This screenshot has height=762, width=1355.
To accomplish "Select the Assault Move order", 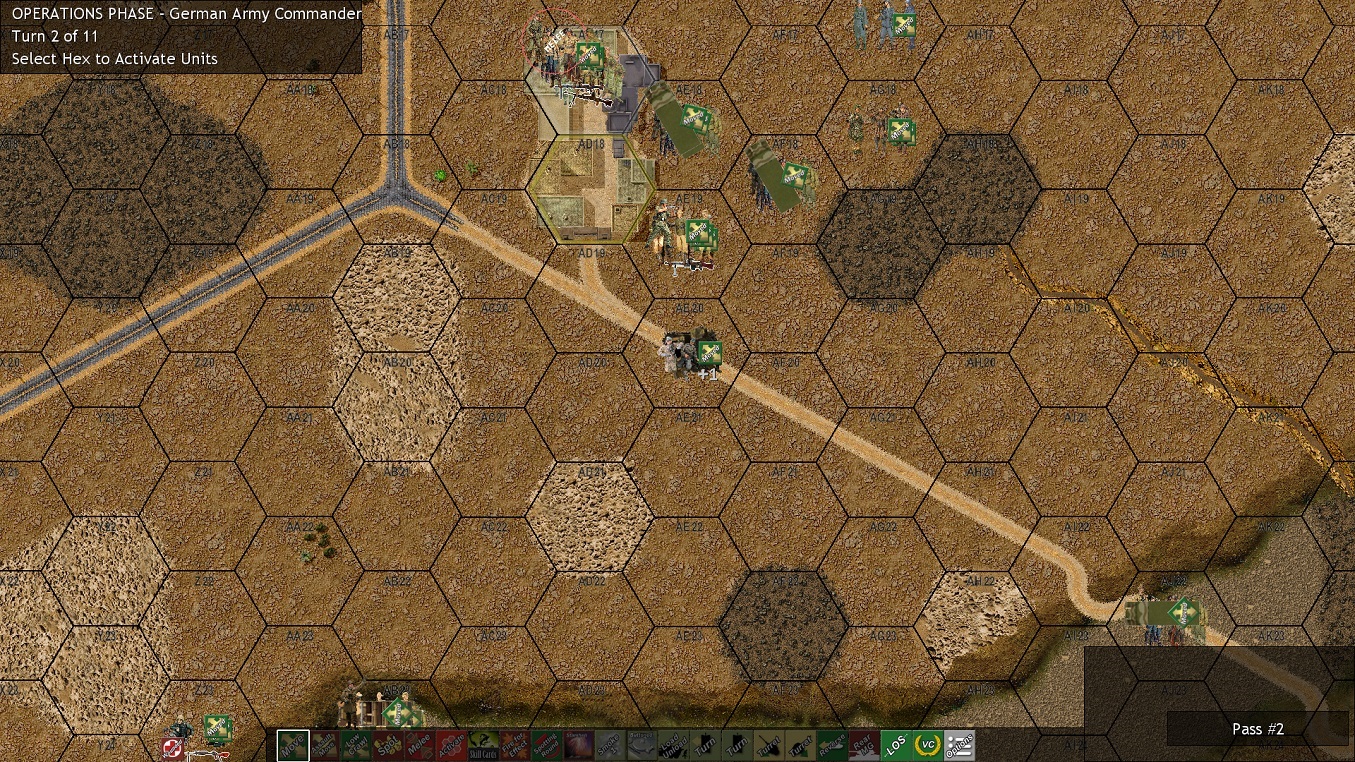I will tap(325, 745).
